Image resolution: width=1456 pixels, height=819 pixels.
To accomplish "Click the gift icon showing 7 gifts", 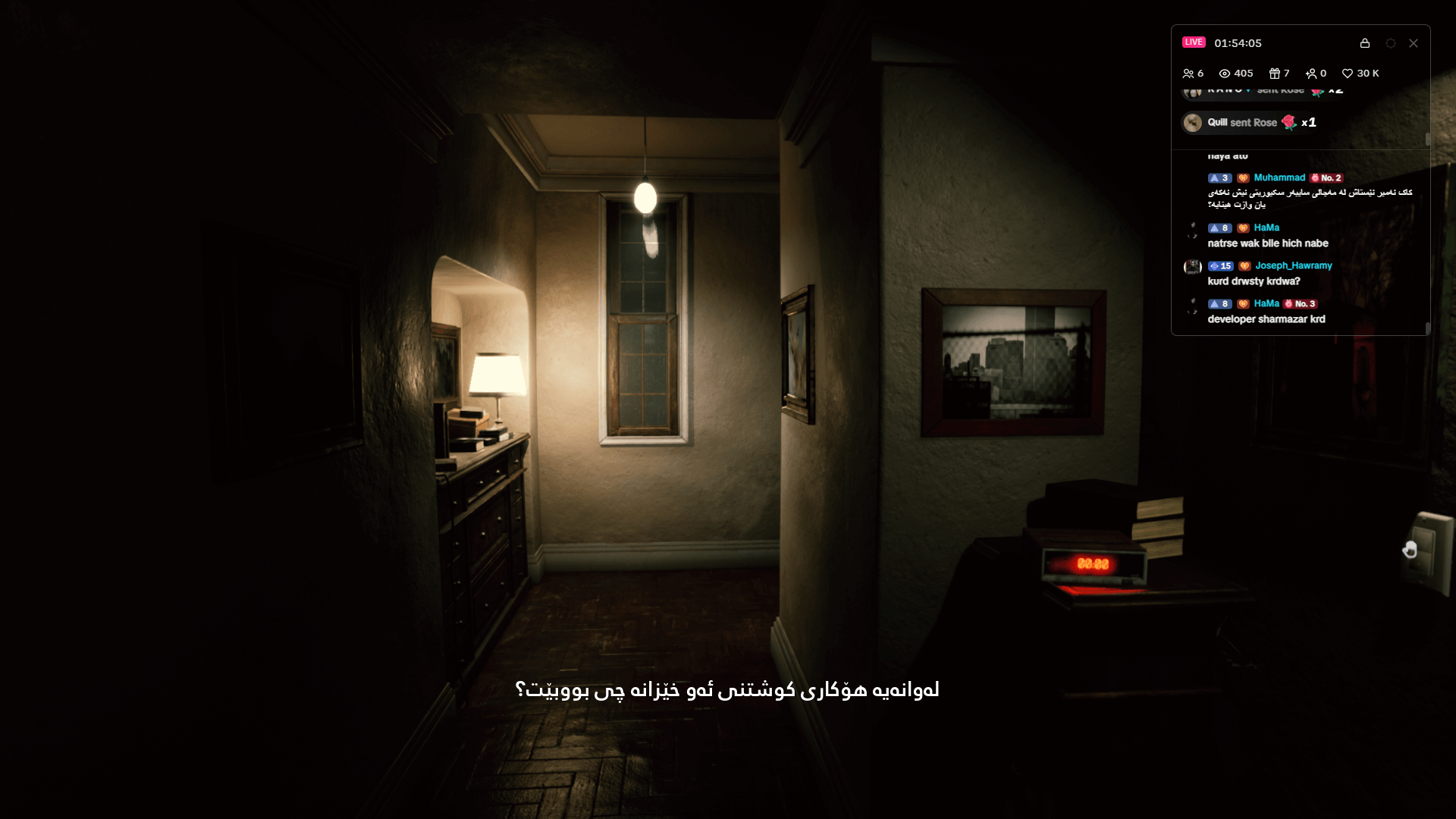I will click(x=1275, y=74).
